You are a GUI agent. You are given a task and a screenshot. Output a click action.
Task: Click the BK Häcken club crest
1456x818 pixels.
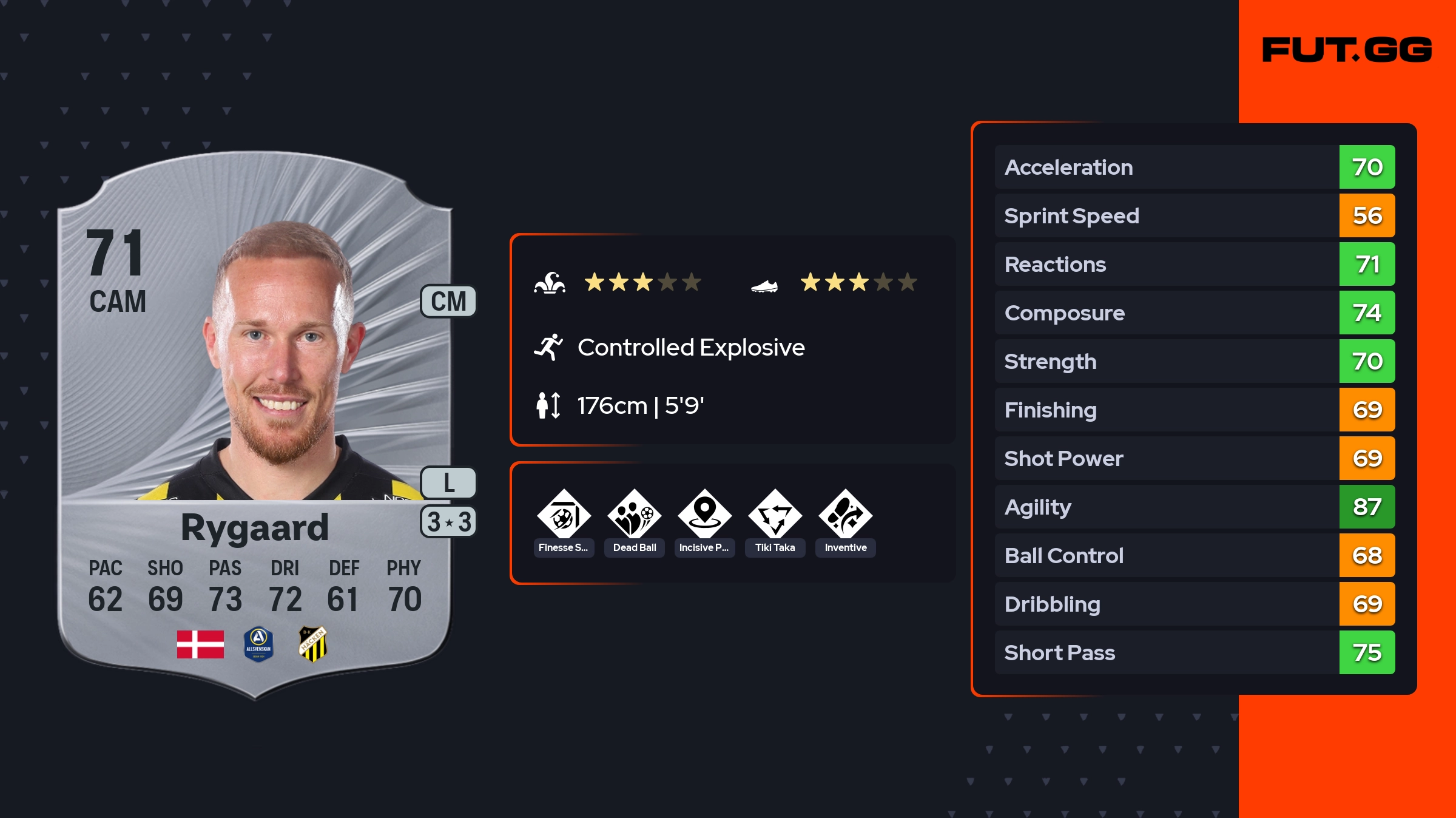pyautogui.click(x=313, y=644)
